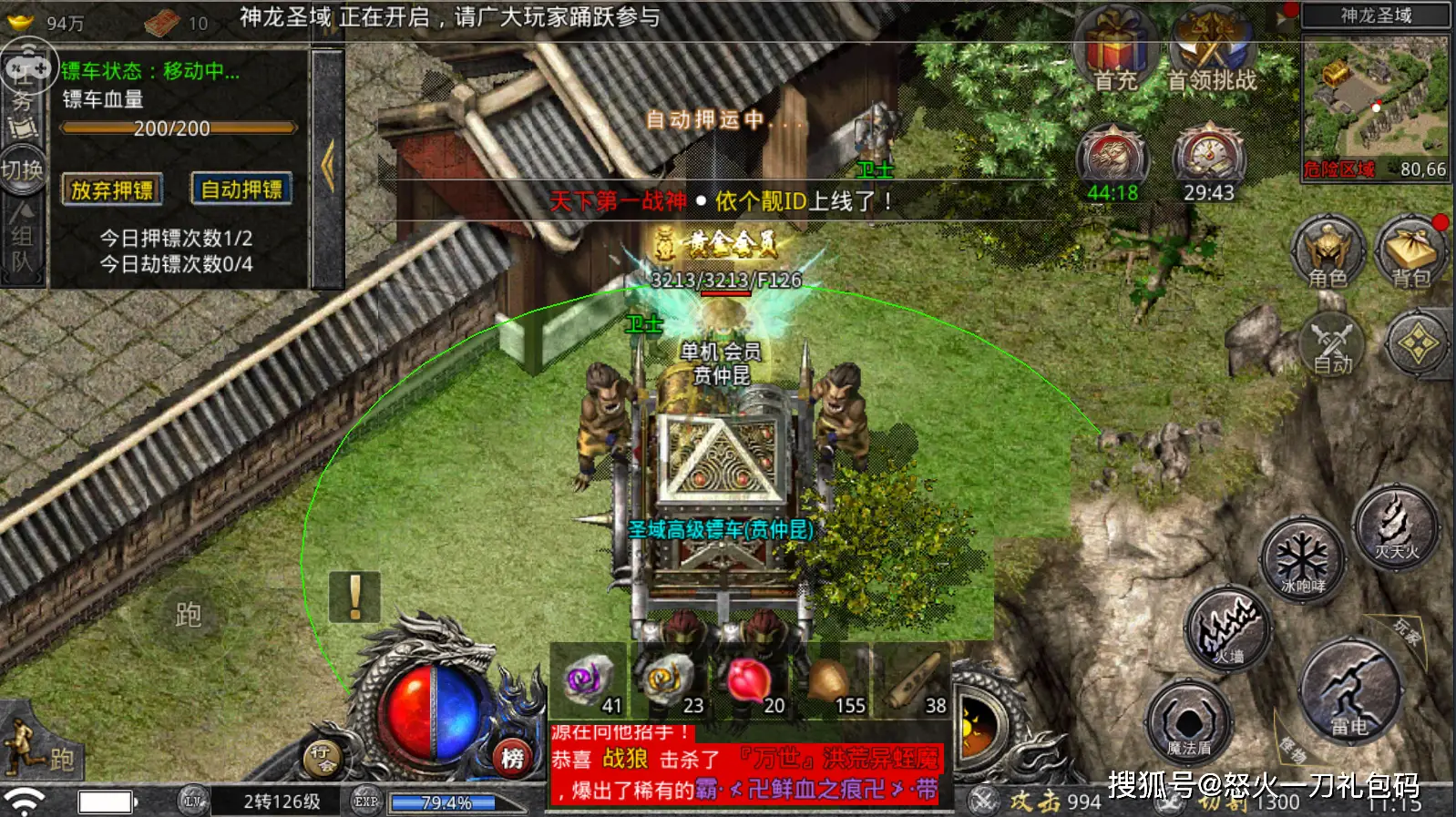Select the 切换 switch tab

[22, 170]
